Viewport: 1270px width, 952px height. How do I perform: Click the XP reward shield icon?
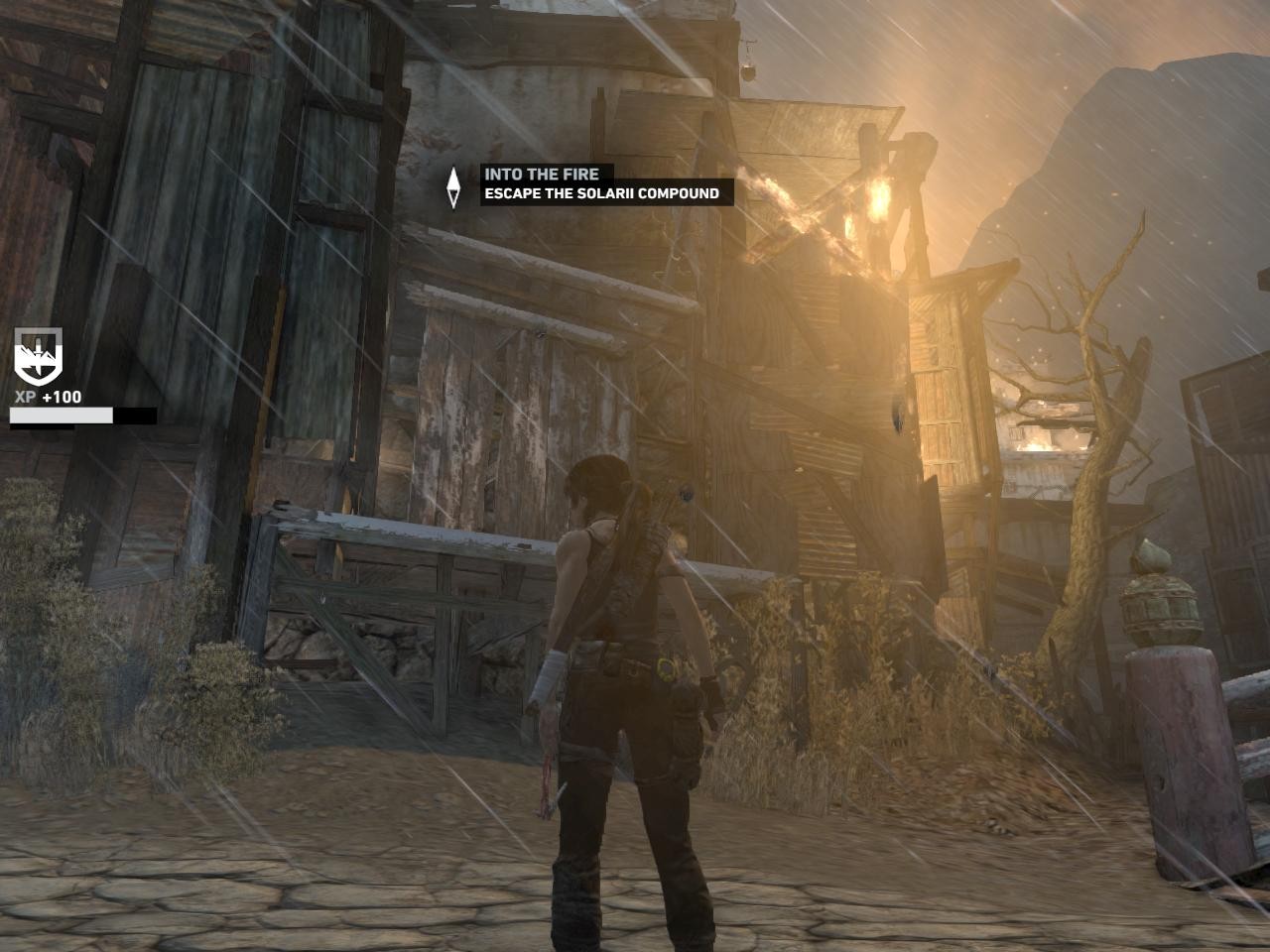click(x=38, y=355)
